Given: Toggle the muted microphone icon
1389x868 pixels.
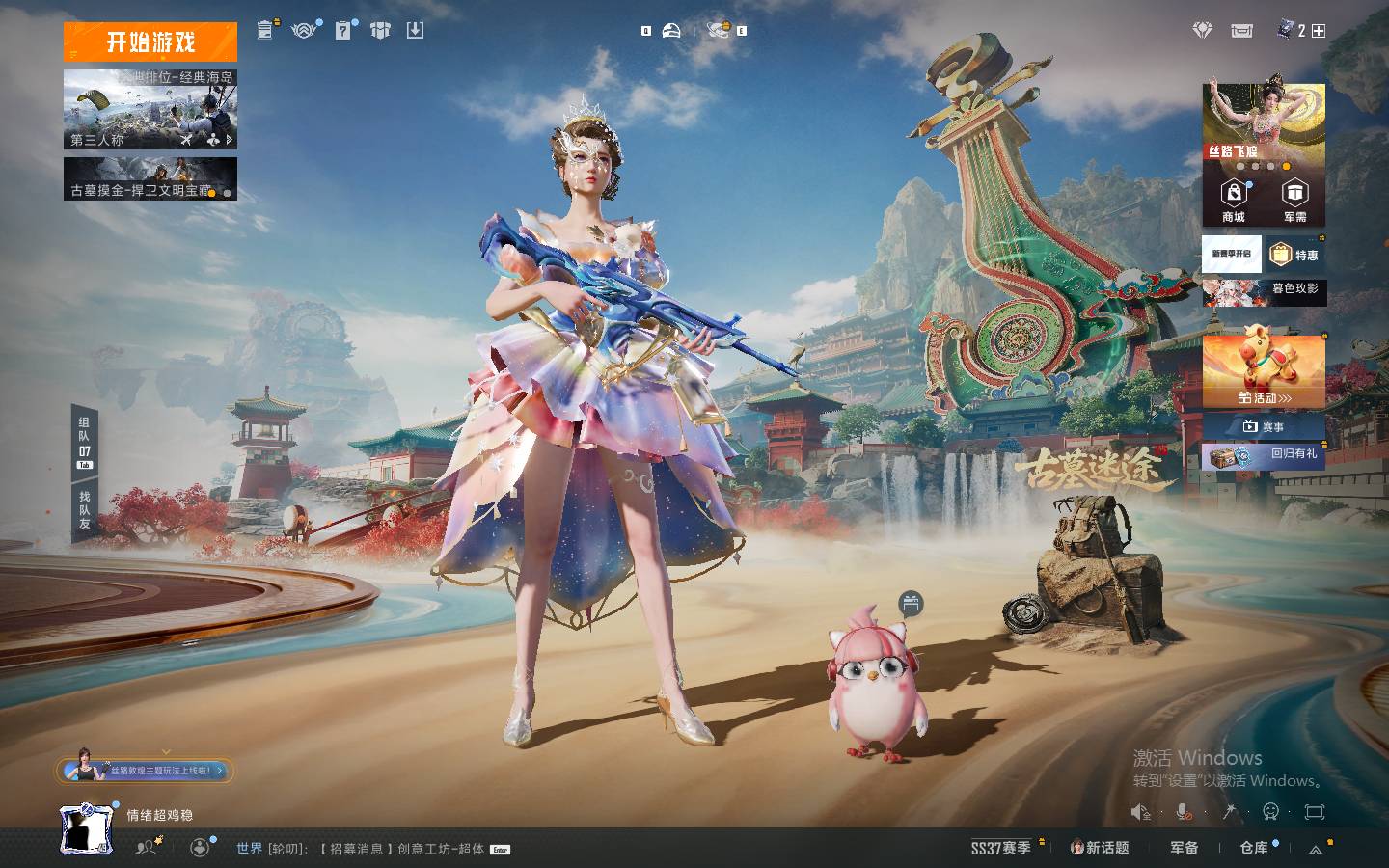Looking at the screenshot, I should point(1185,812).
